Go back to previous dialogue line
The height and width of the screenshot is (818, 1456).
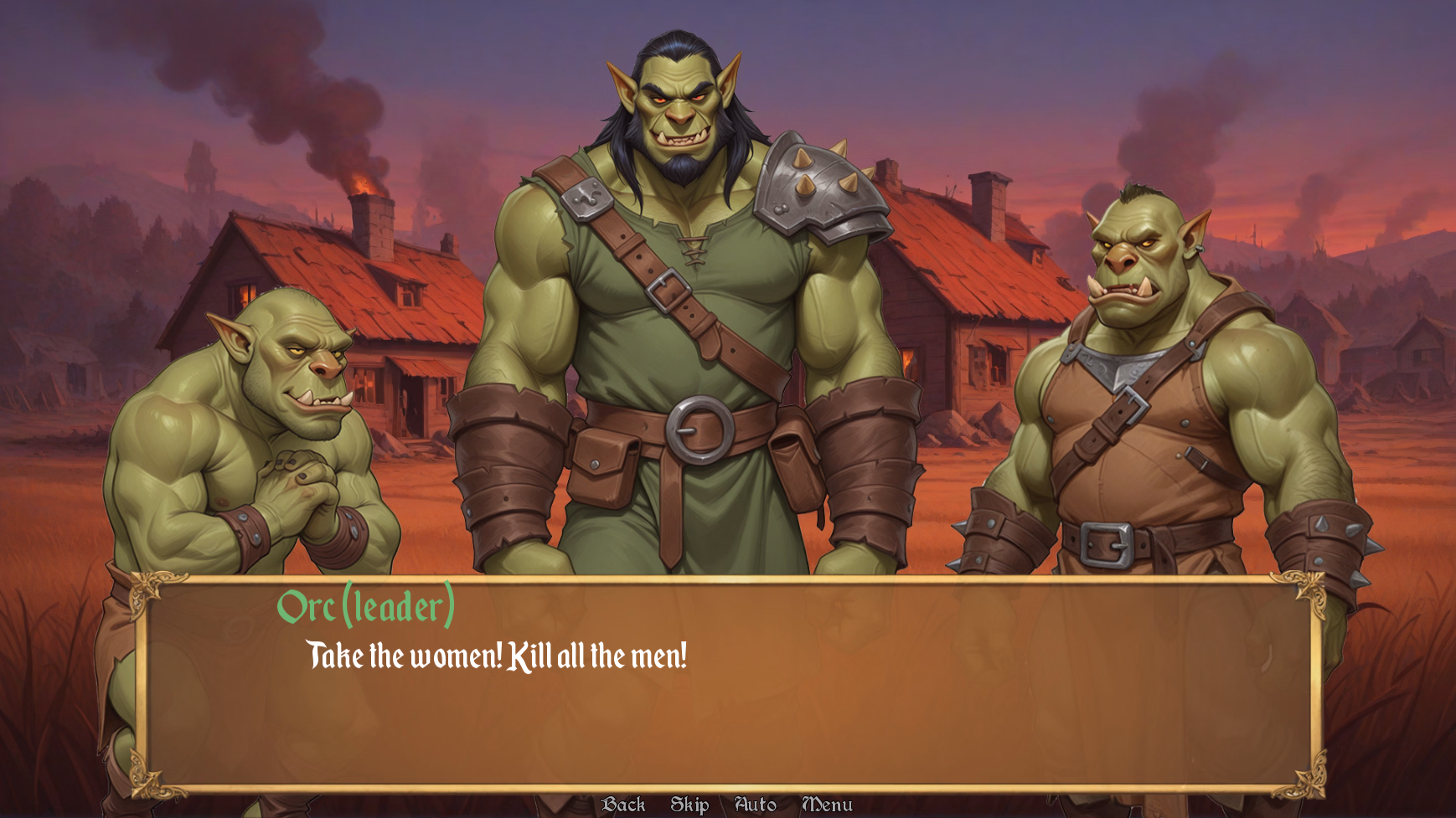623,805
